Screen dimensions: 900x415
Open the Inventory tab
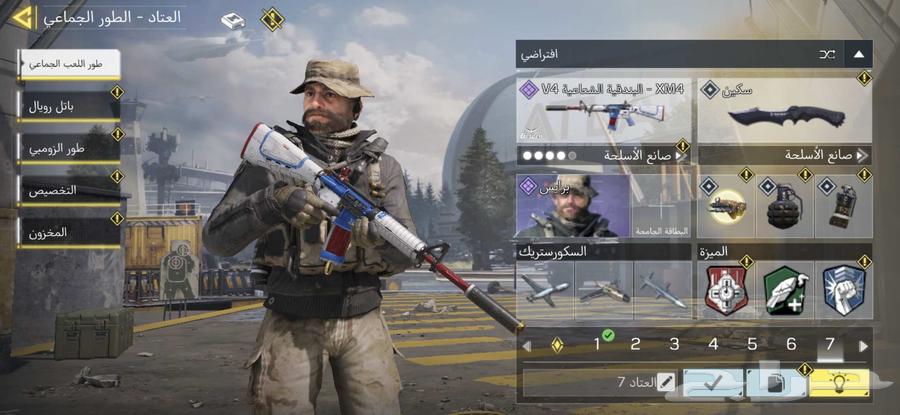68,232
